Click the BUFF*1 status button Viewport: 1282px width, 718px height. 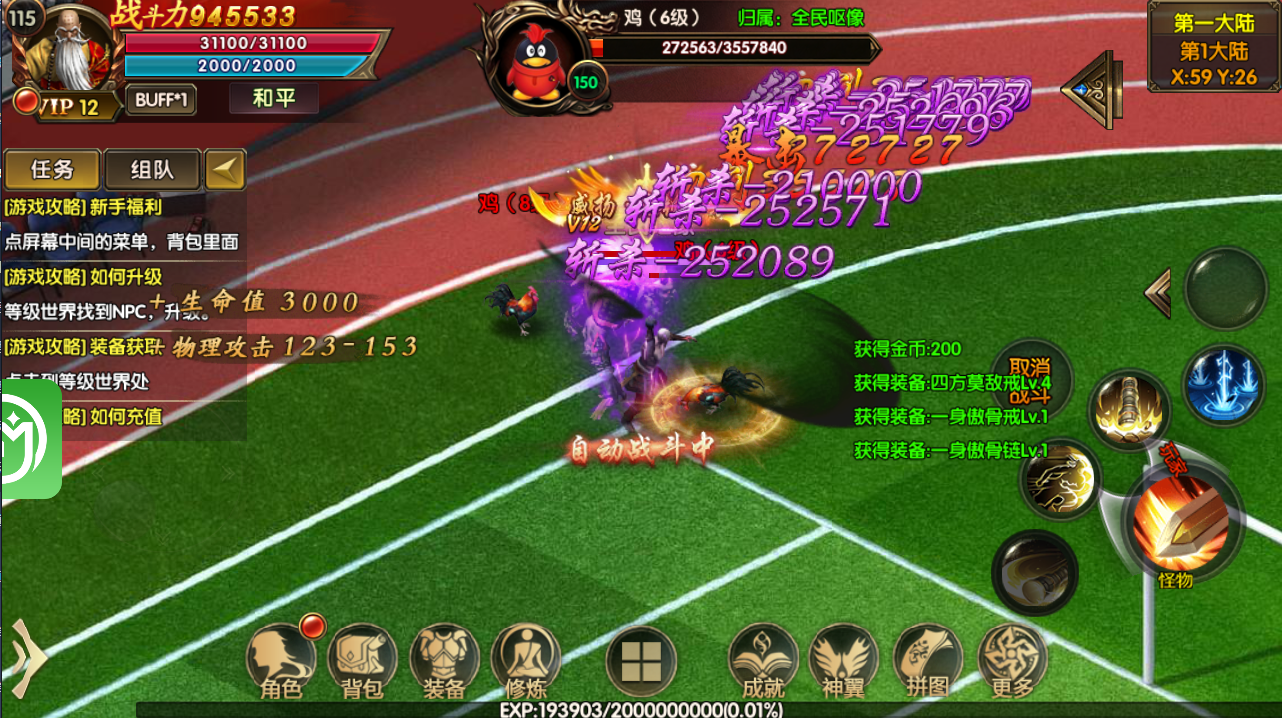point(161,100)
